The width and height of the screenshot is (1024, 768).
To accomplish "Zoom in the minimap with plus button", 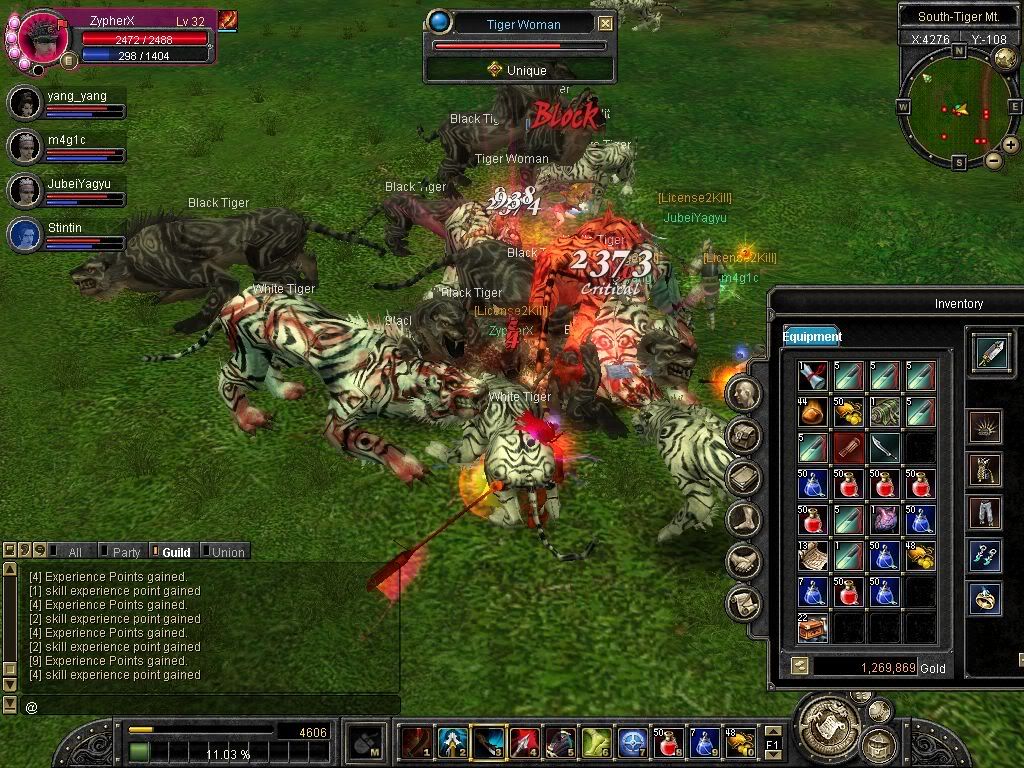I will point(1011,145).
